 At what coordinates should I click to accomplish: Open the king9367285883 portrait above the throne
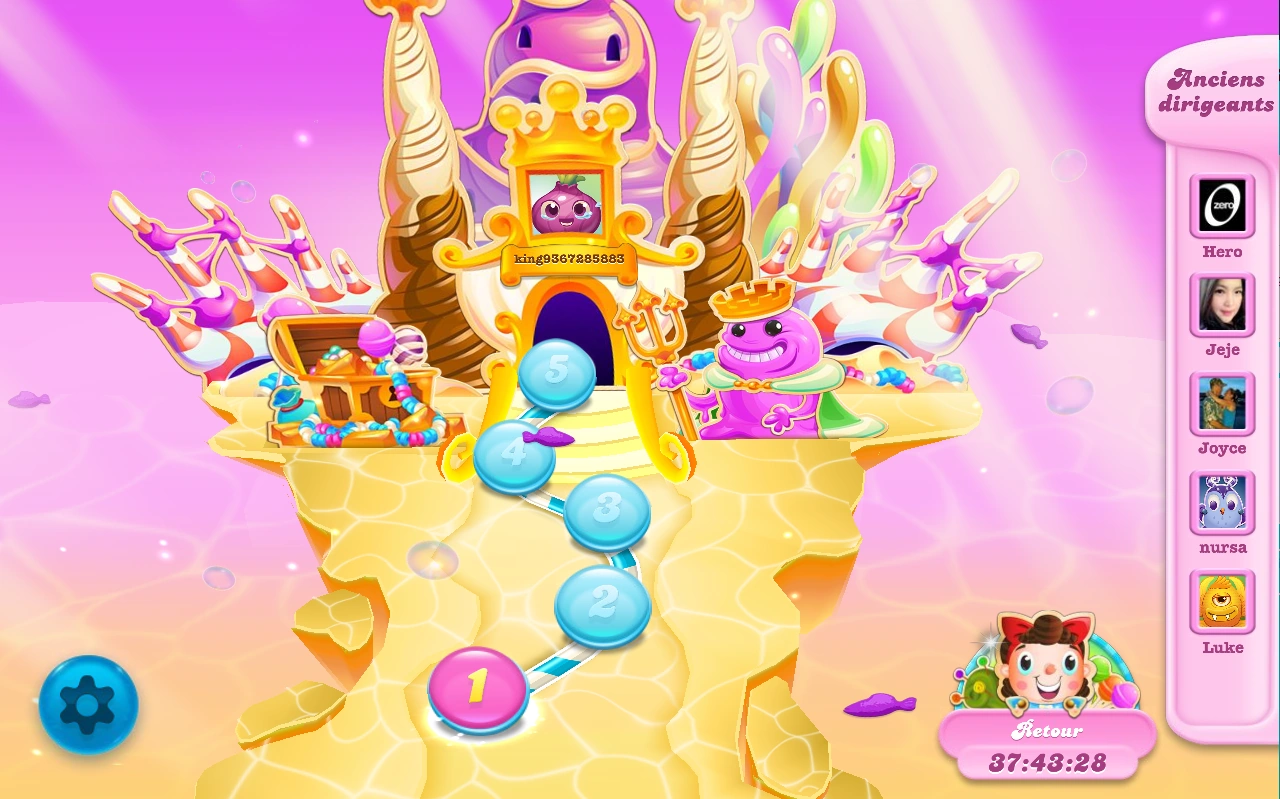(x=565, y=206)
